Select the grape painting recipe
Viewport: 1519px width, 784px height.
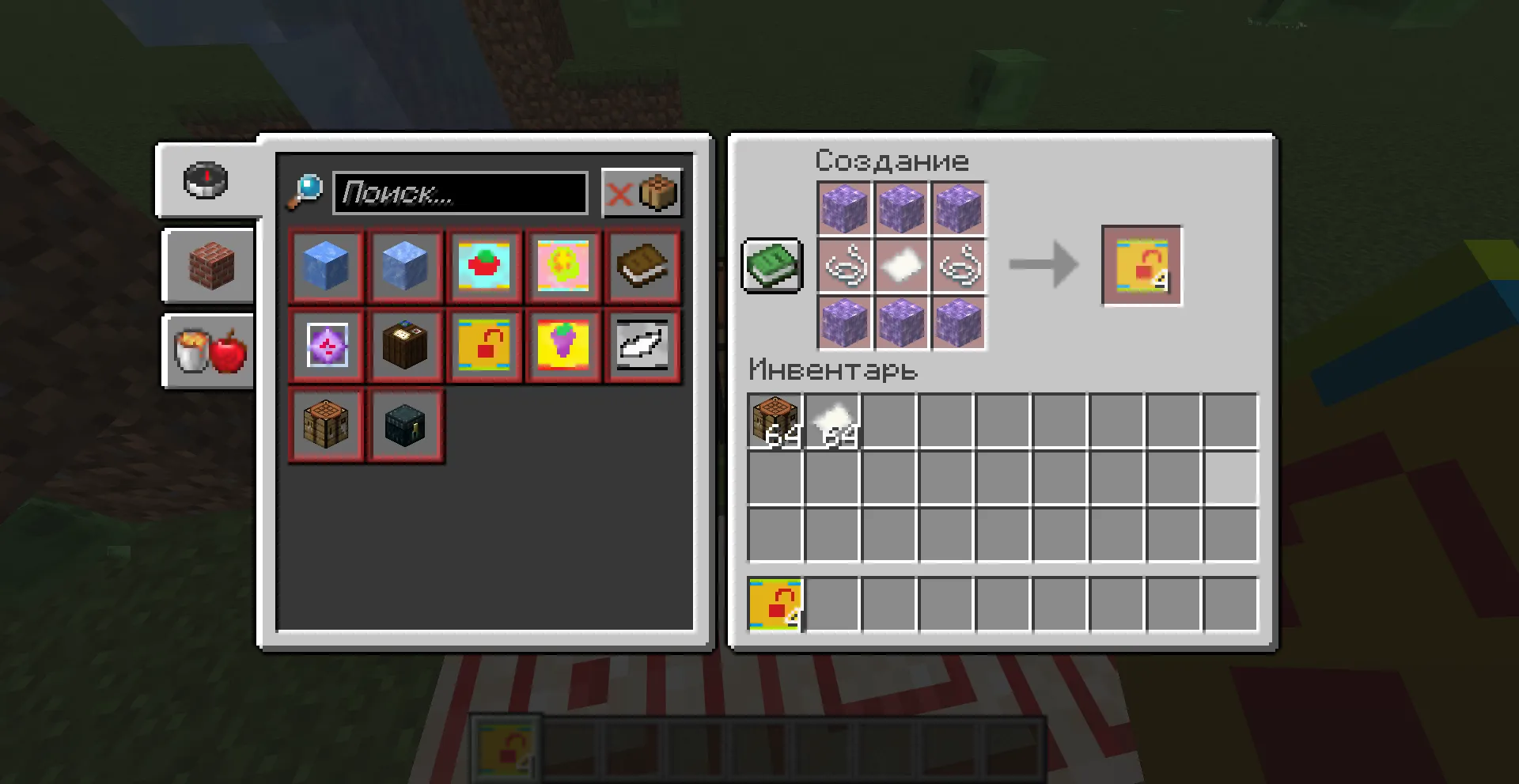click(563, 346)
